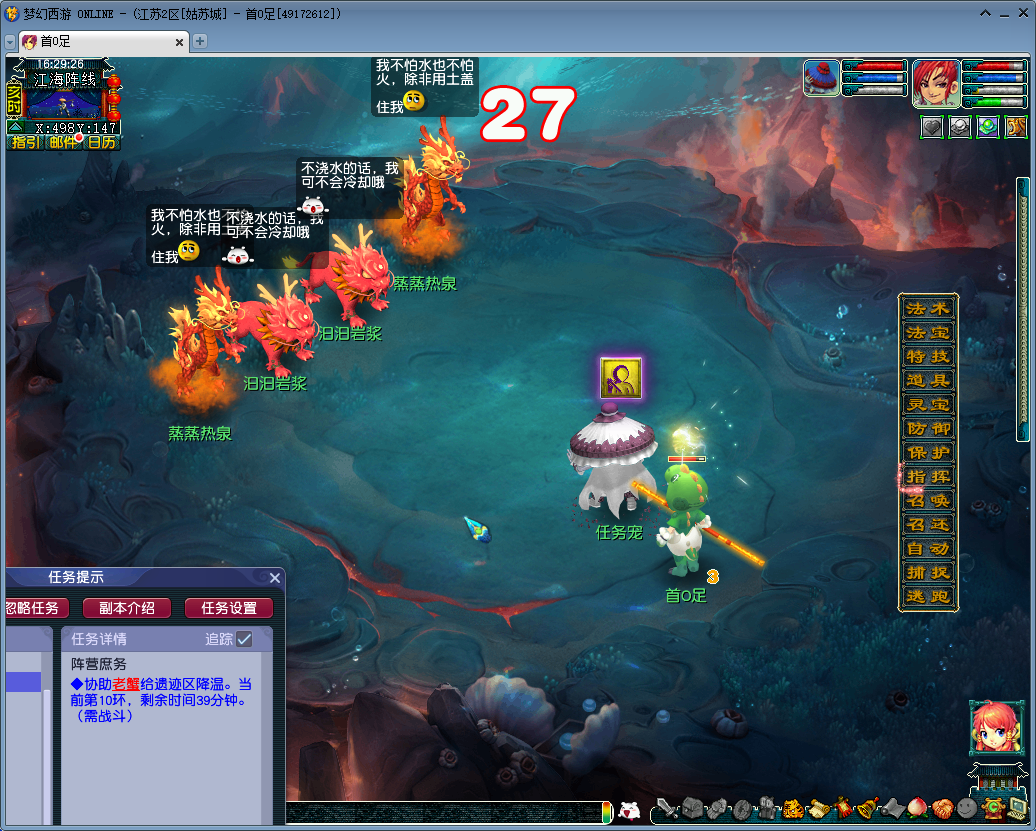Viewport: 1036px width, 831px height.
Task: Close the 任务提示 quest panel
Action: 275,578
